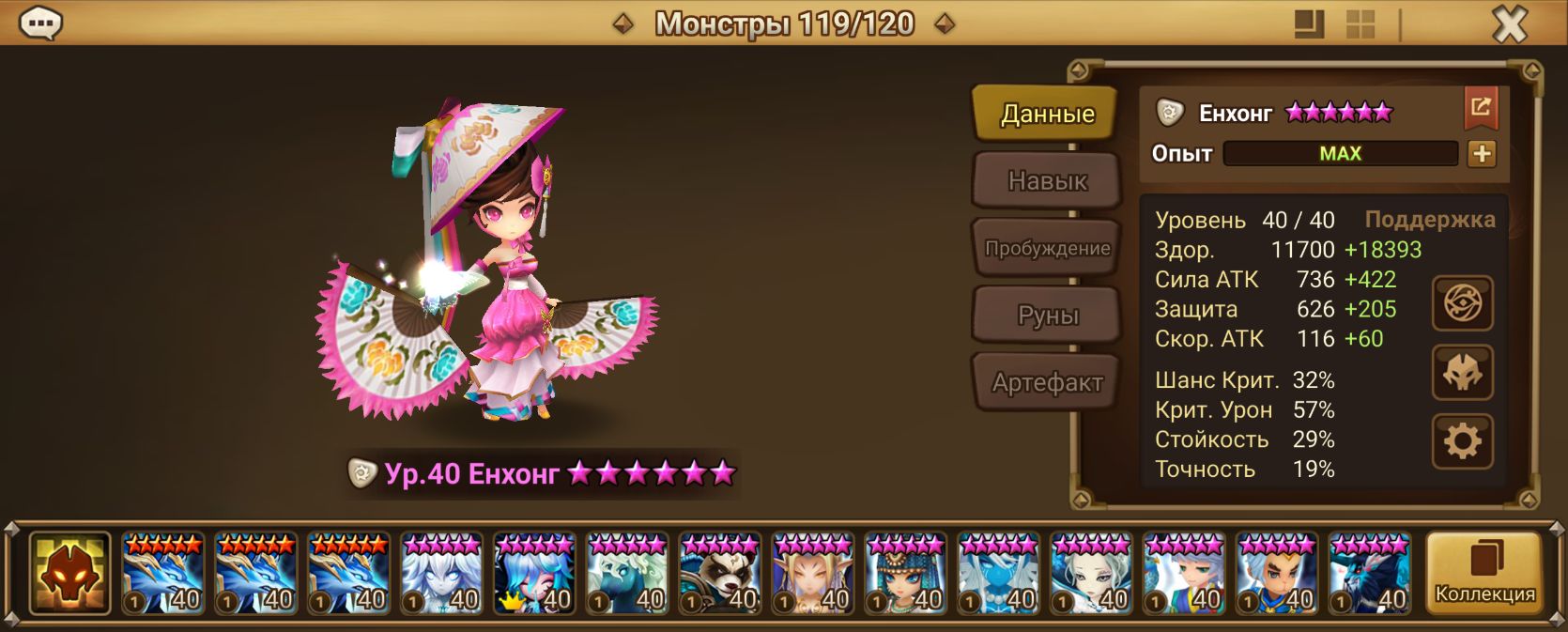This screenshot has height=632, width=1568.
Task: Close the monsters window
Action: click(x=1509, y=24)
